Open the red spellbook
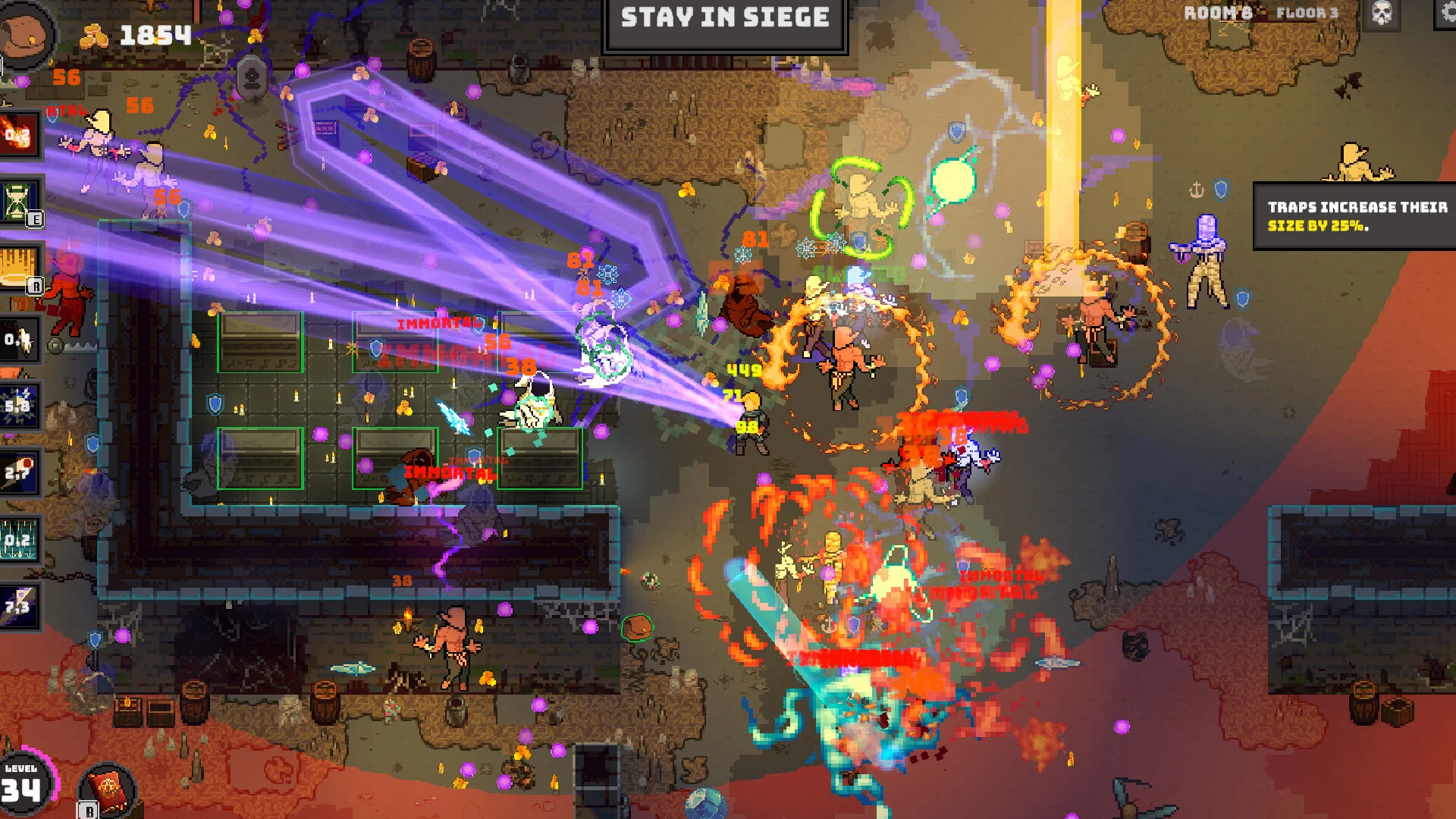This screenshot has height=819, width=1456. pos(107,789)
